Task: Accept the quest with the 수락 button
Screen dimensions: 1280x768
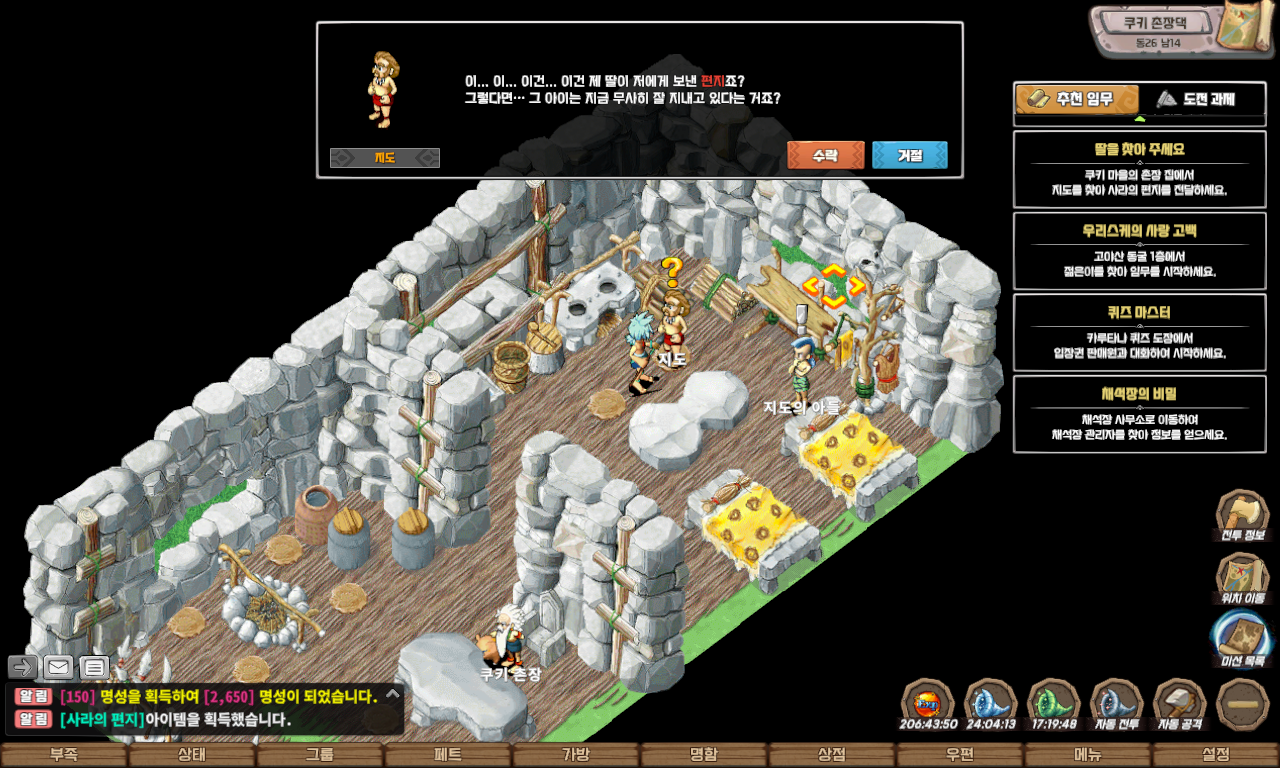Action: coord(825,156)
